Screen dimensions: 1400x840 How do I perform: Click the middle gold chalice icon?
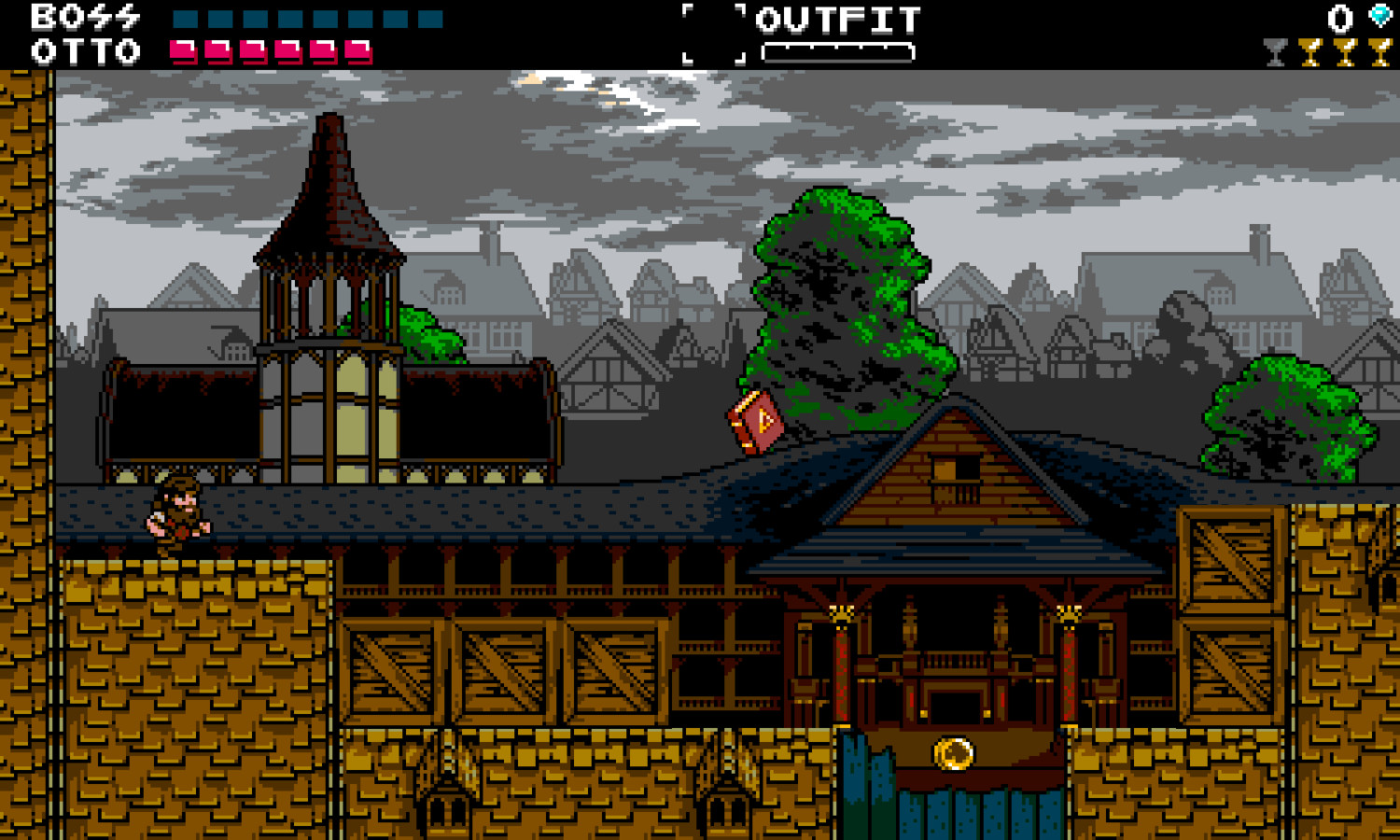point(1344,47)
